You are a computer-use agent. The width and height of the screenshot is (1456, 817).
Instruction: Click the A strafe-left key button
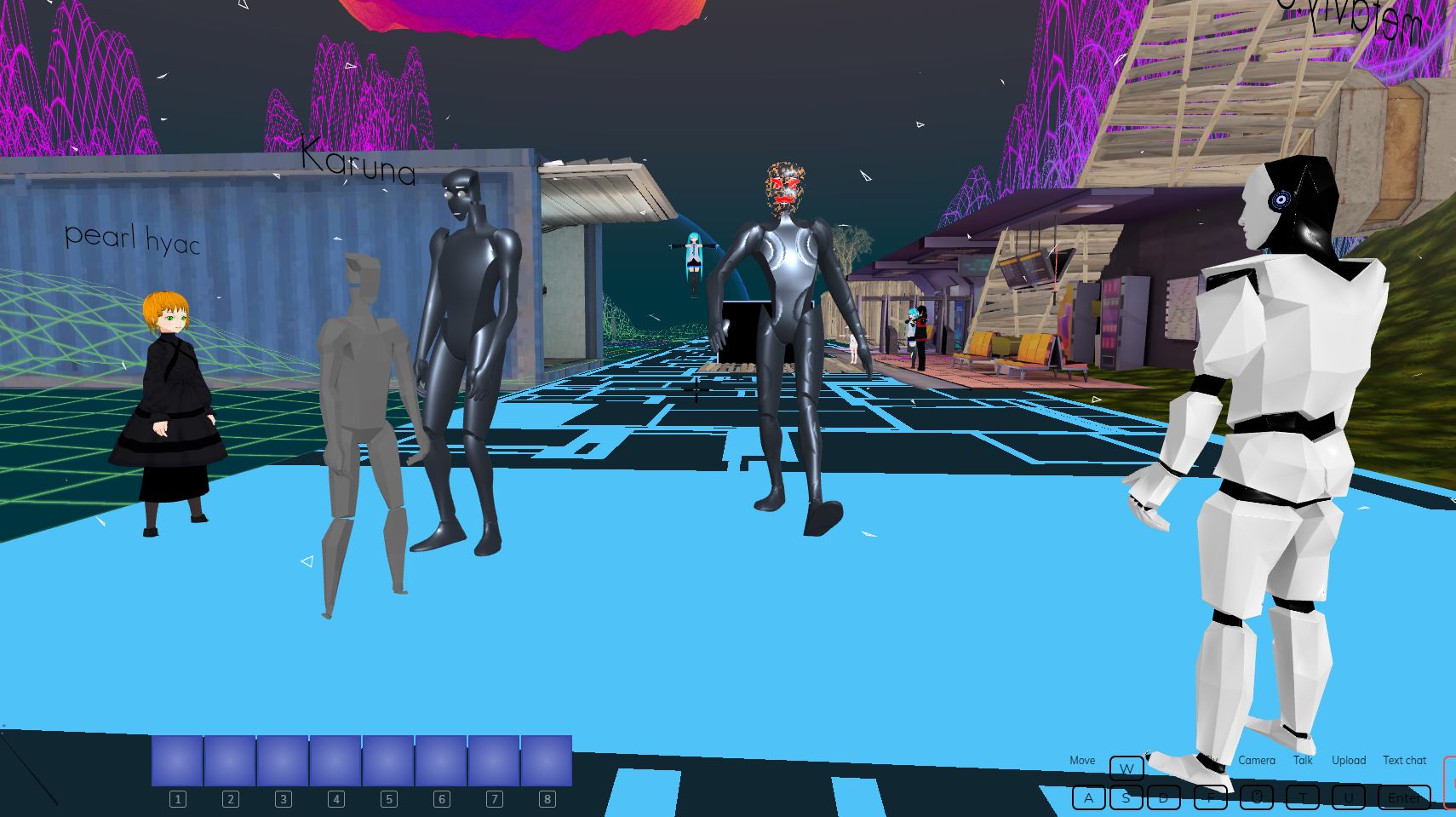pos(1089,797)
